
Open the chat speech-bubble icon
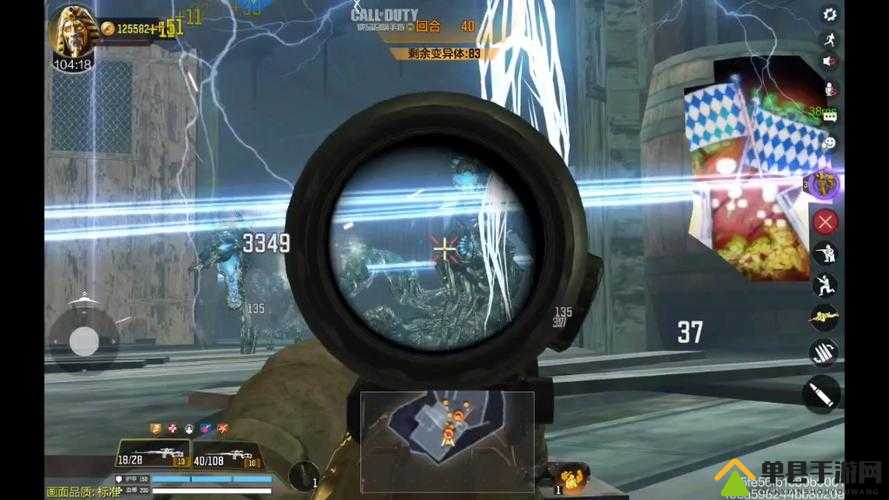(829, 117)
